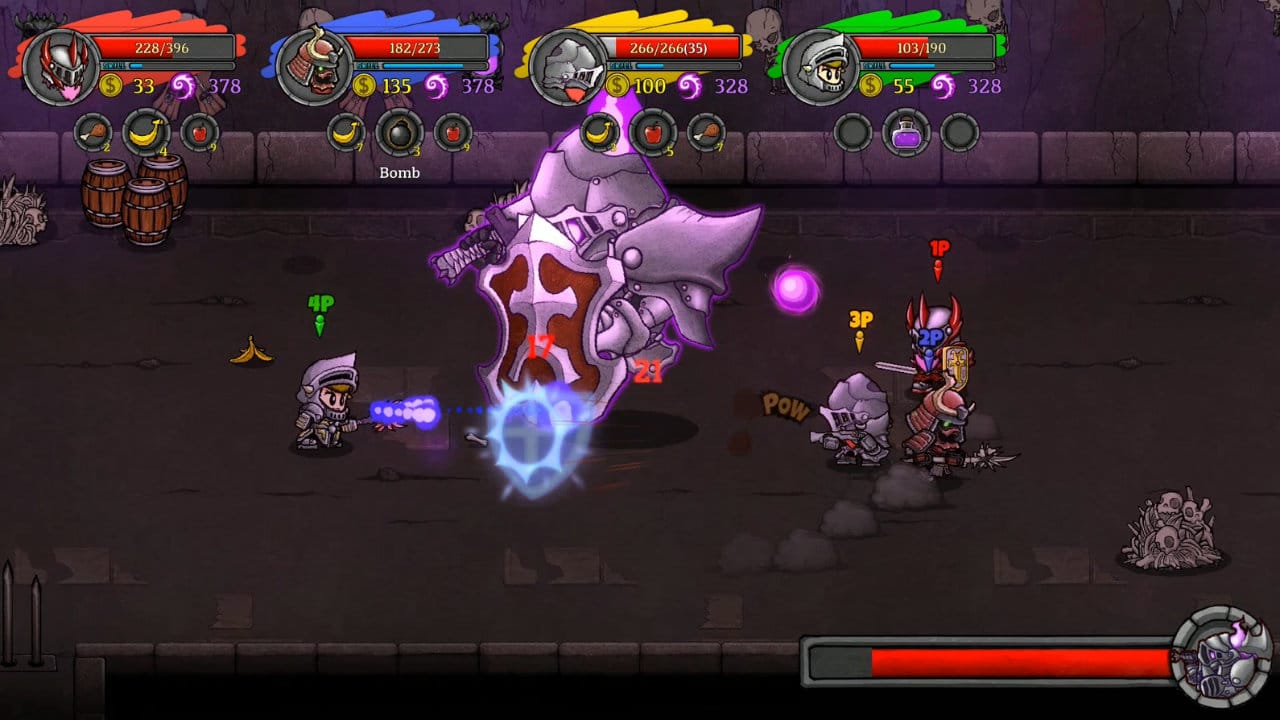Screen dimensions: 1280x720
Task: Use Player 2's Bomb item icon
Action: click(x=400, y=130)
